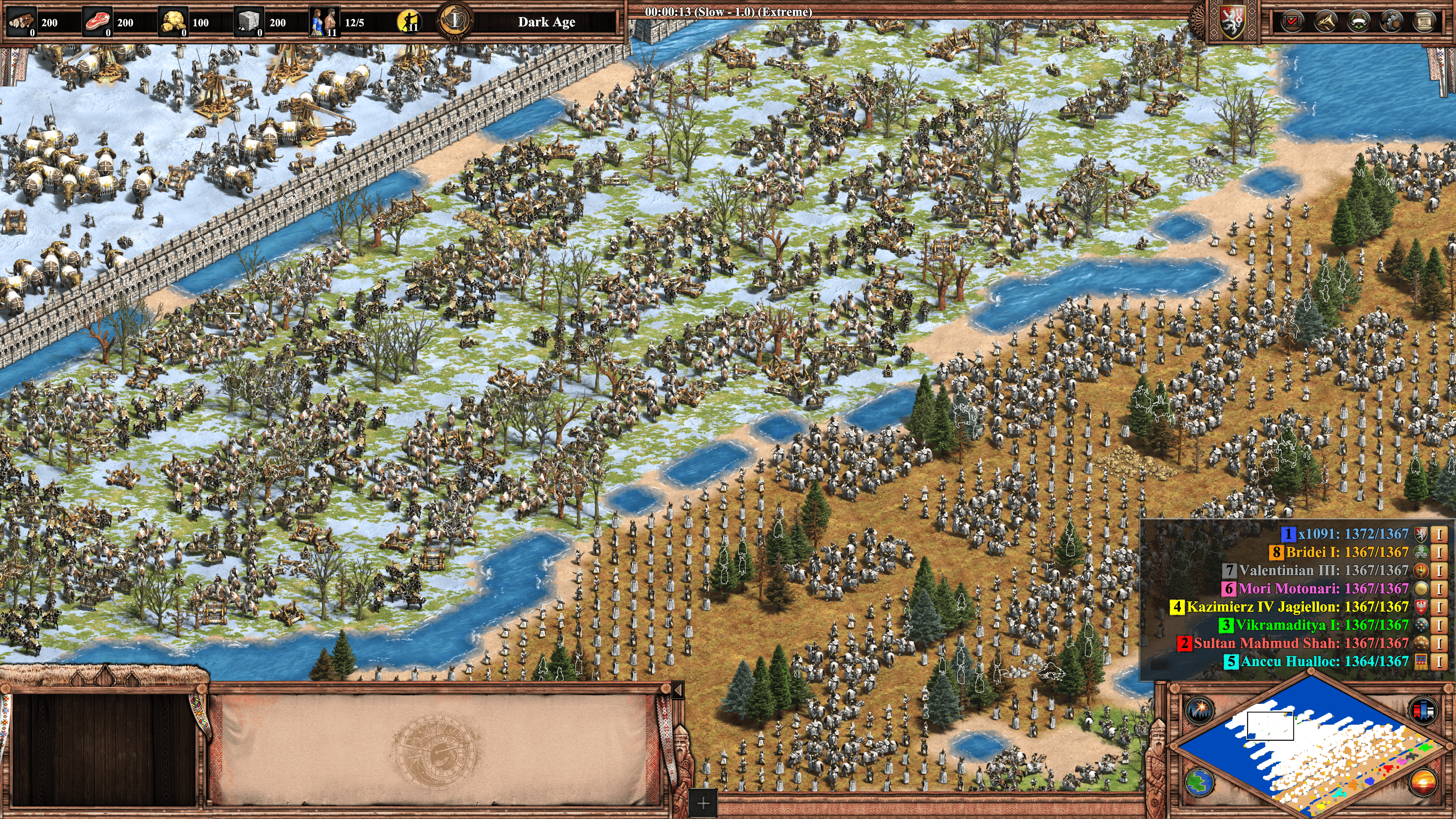Open the objectives checkbox button
Image resolution: width=1456 pixels, height=819 pixels.
pos(1292,22)
